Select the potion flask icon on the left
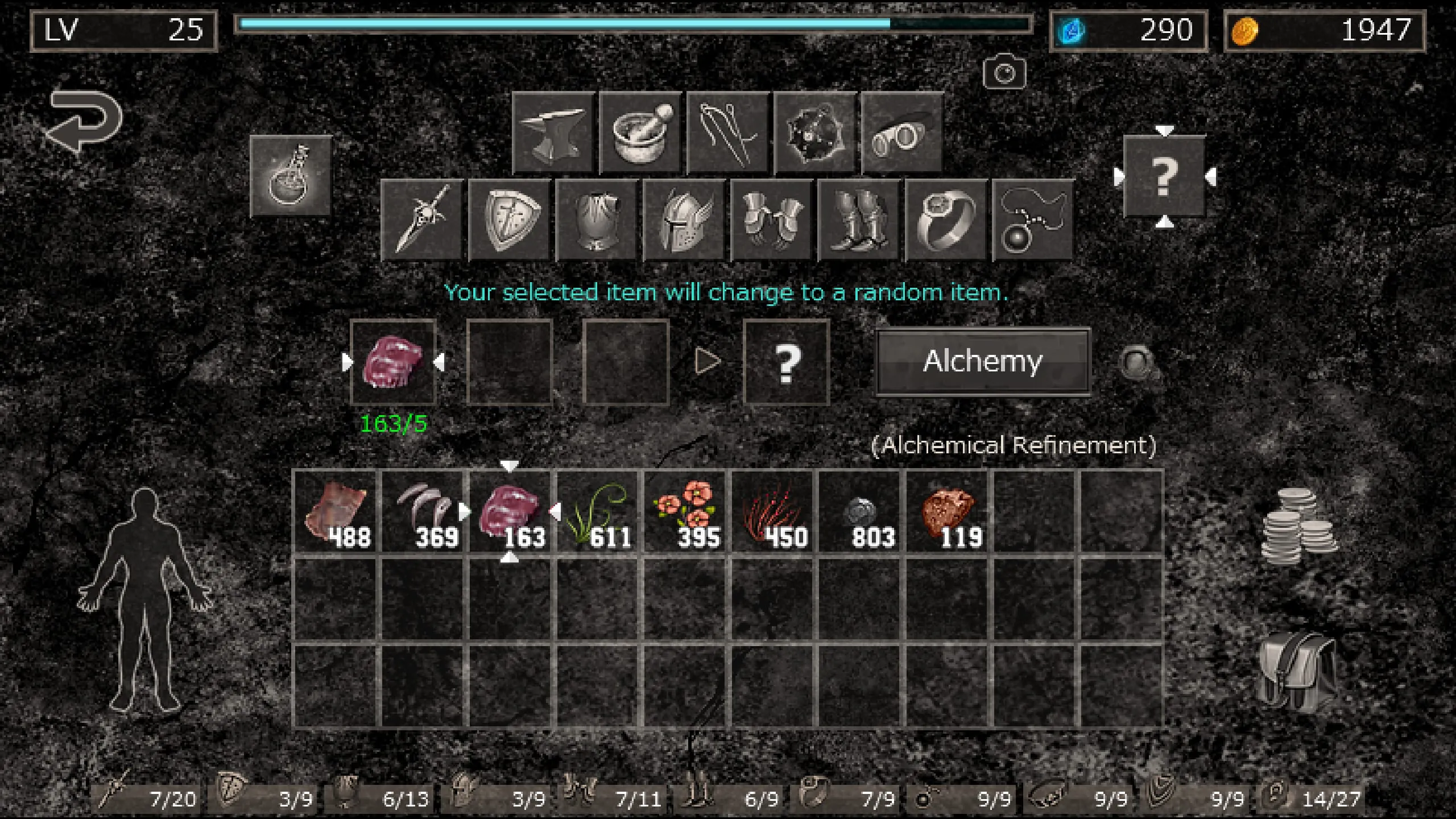The height and width of the screenshot is (819, 1456). pyautogui.click(x=291, y=177)
